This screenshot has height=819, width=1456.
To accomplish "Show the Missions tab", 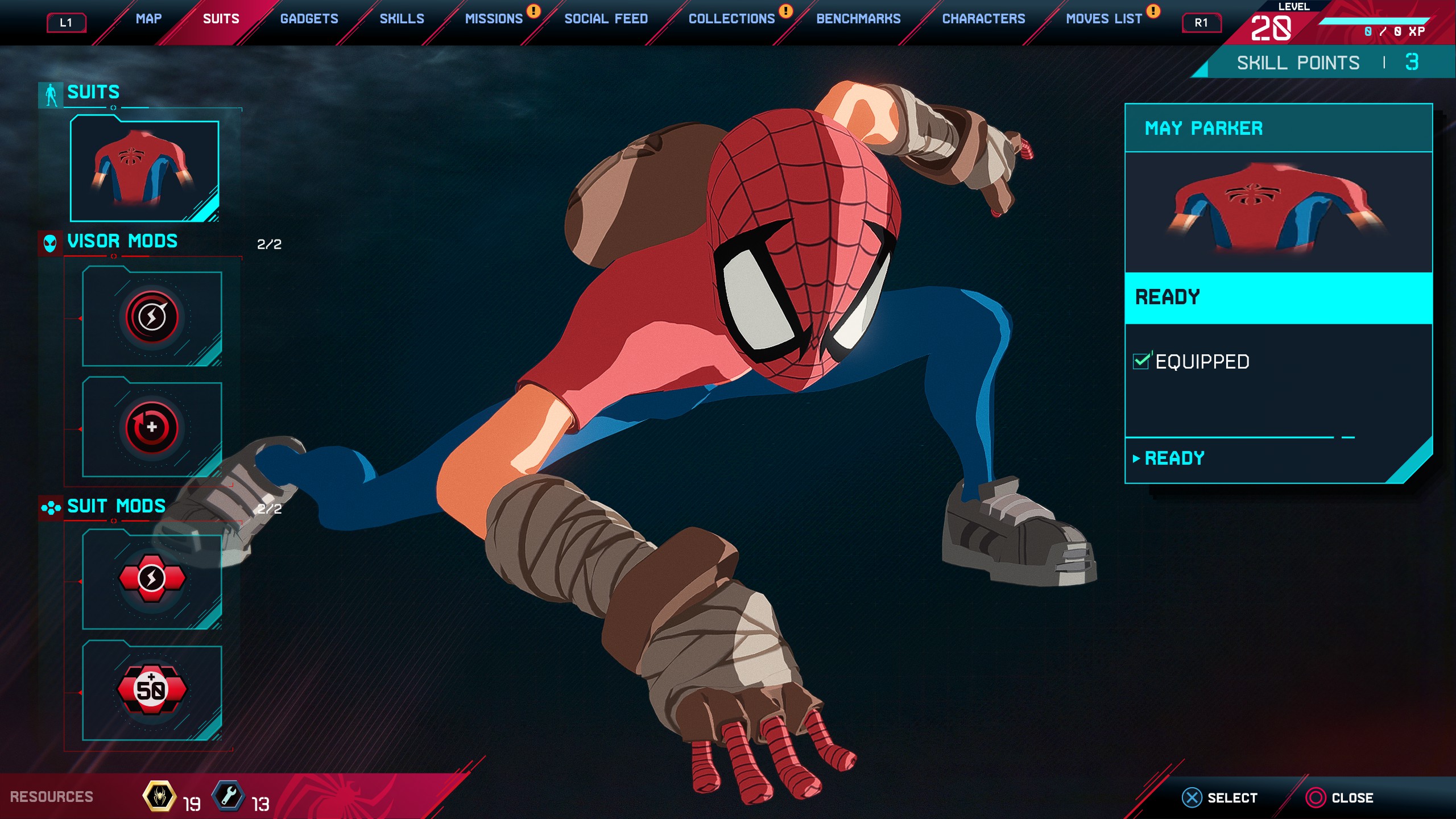I will click(x=493, y=19).
